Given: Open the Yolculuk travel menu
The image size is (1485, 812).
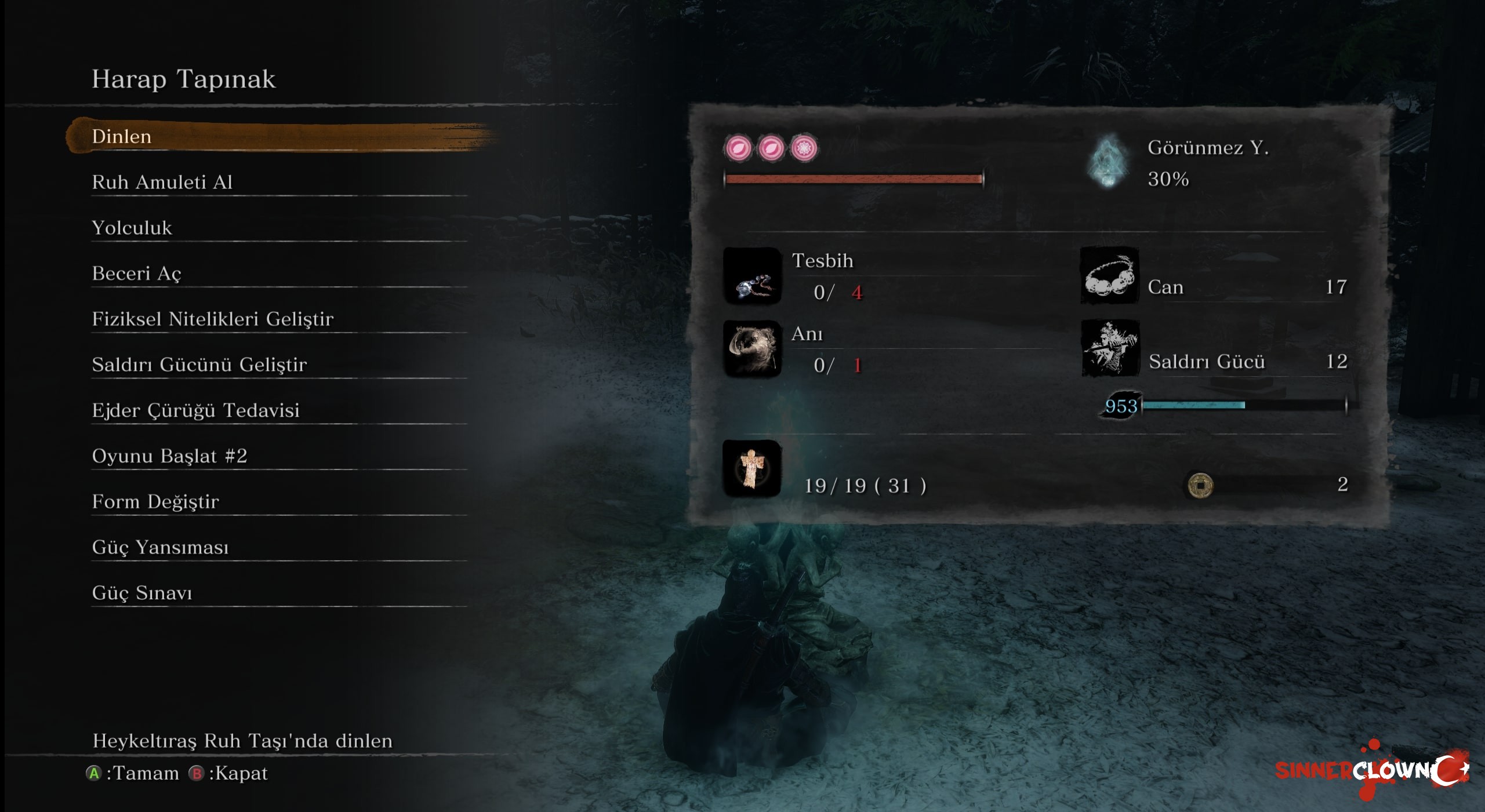Looking at the screenshot, I should (x=132, y=228).
